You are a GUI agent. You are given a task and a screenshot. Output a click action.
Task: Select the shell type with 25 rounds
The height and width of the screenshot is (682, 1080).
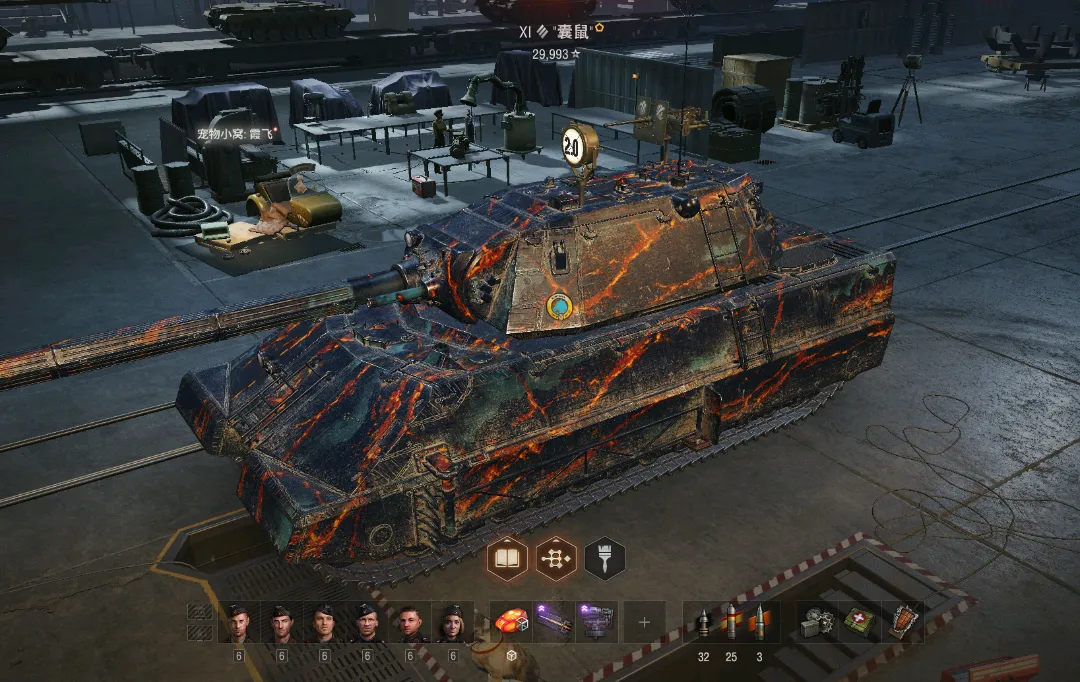coord(731,622)
